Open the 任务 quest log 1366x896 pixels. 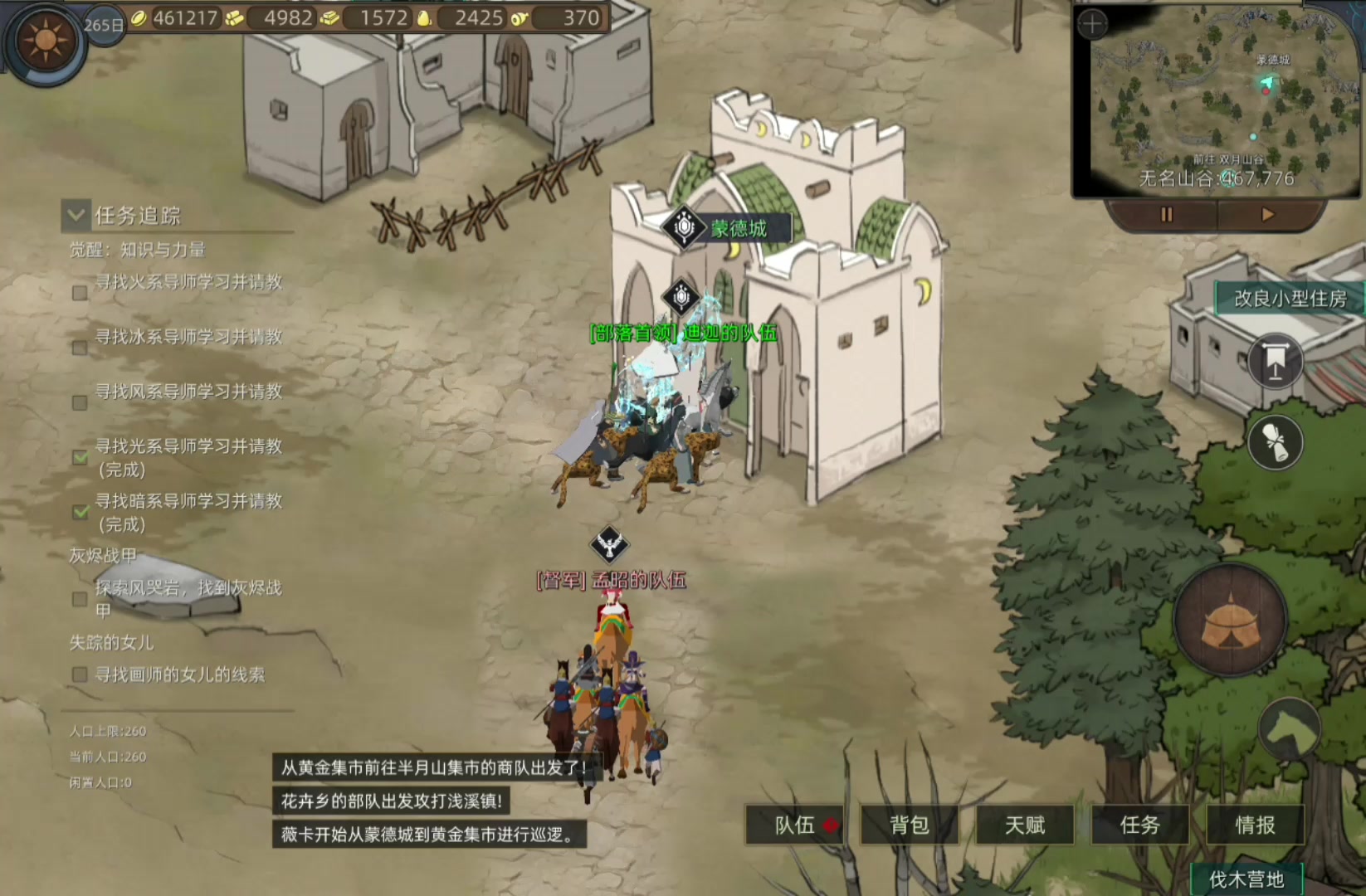point(1140,825)
